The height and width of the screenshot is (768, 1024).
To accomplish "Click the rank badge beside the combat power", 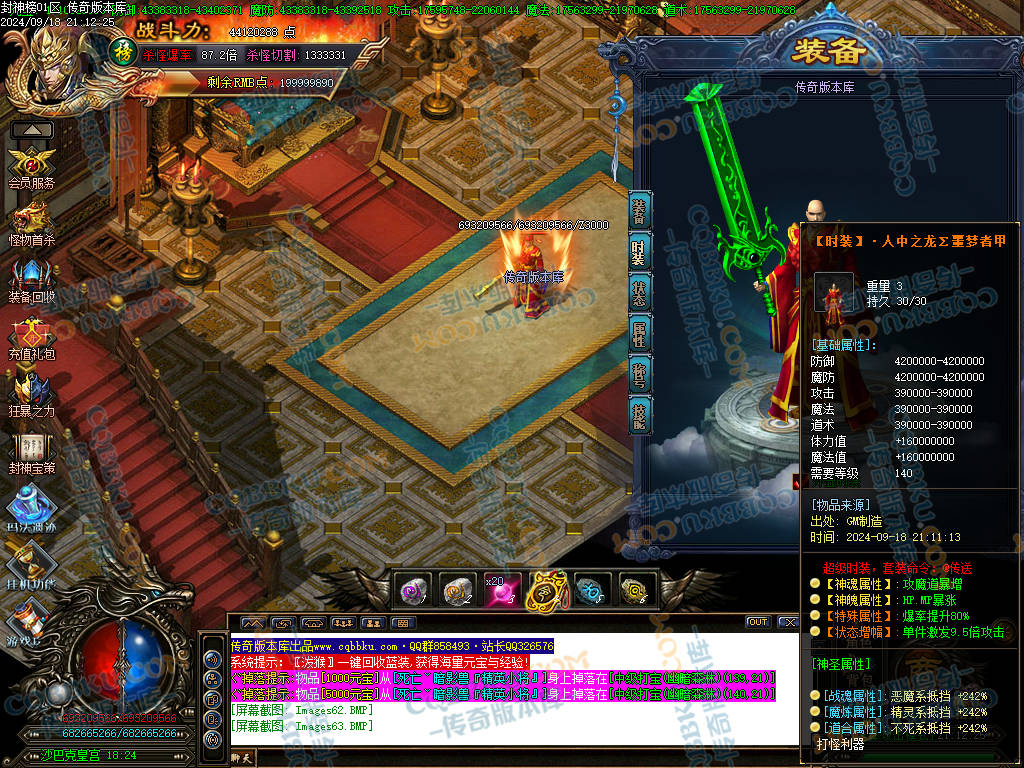I will [122, 49].
